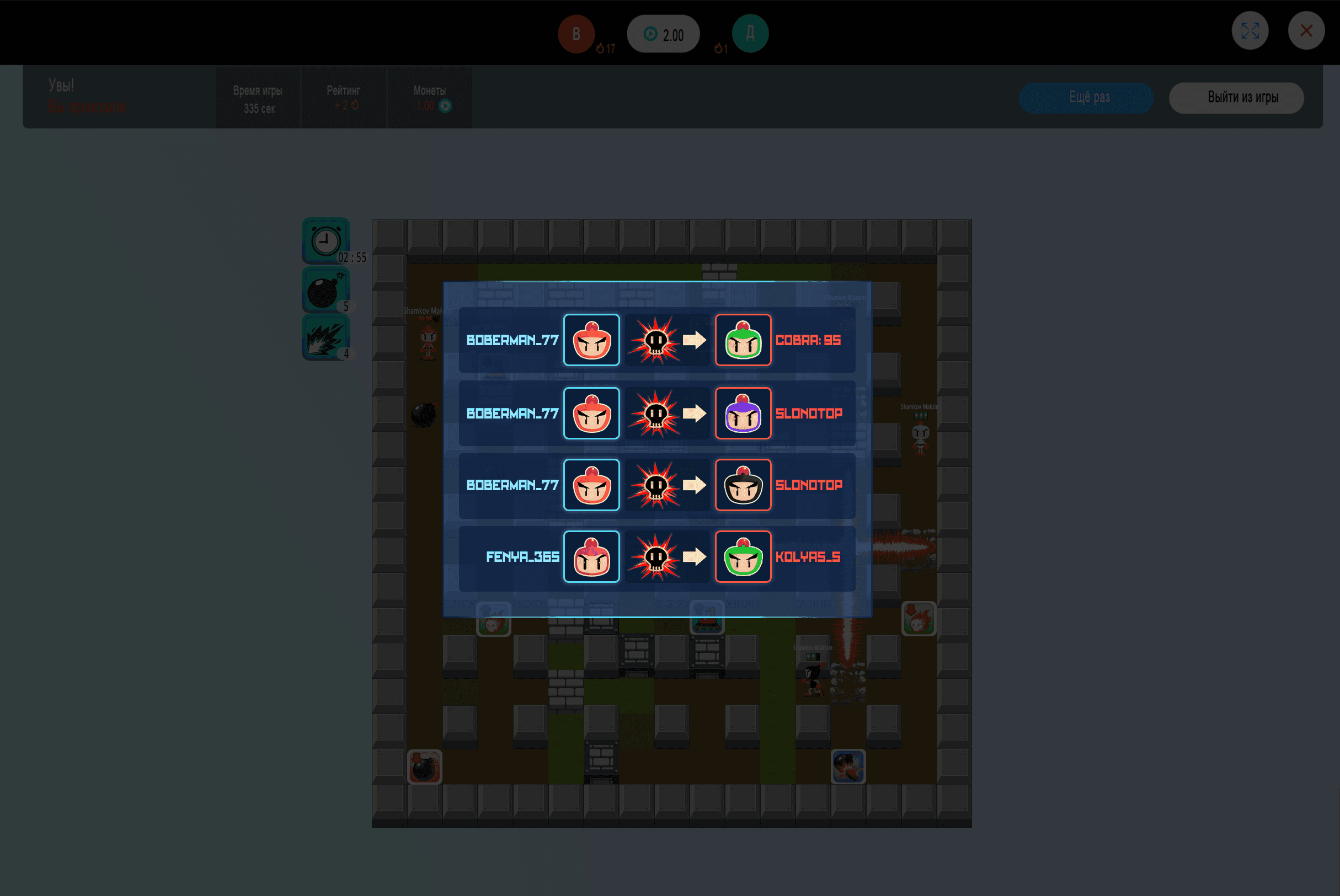Viewport: 1340px width, 896px height.
Task: Click the coin play icon next to -1.00
Action: [x=445, y=105]
